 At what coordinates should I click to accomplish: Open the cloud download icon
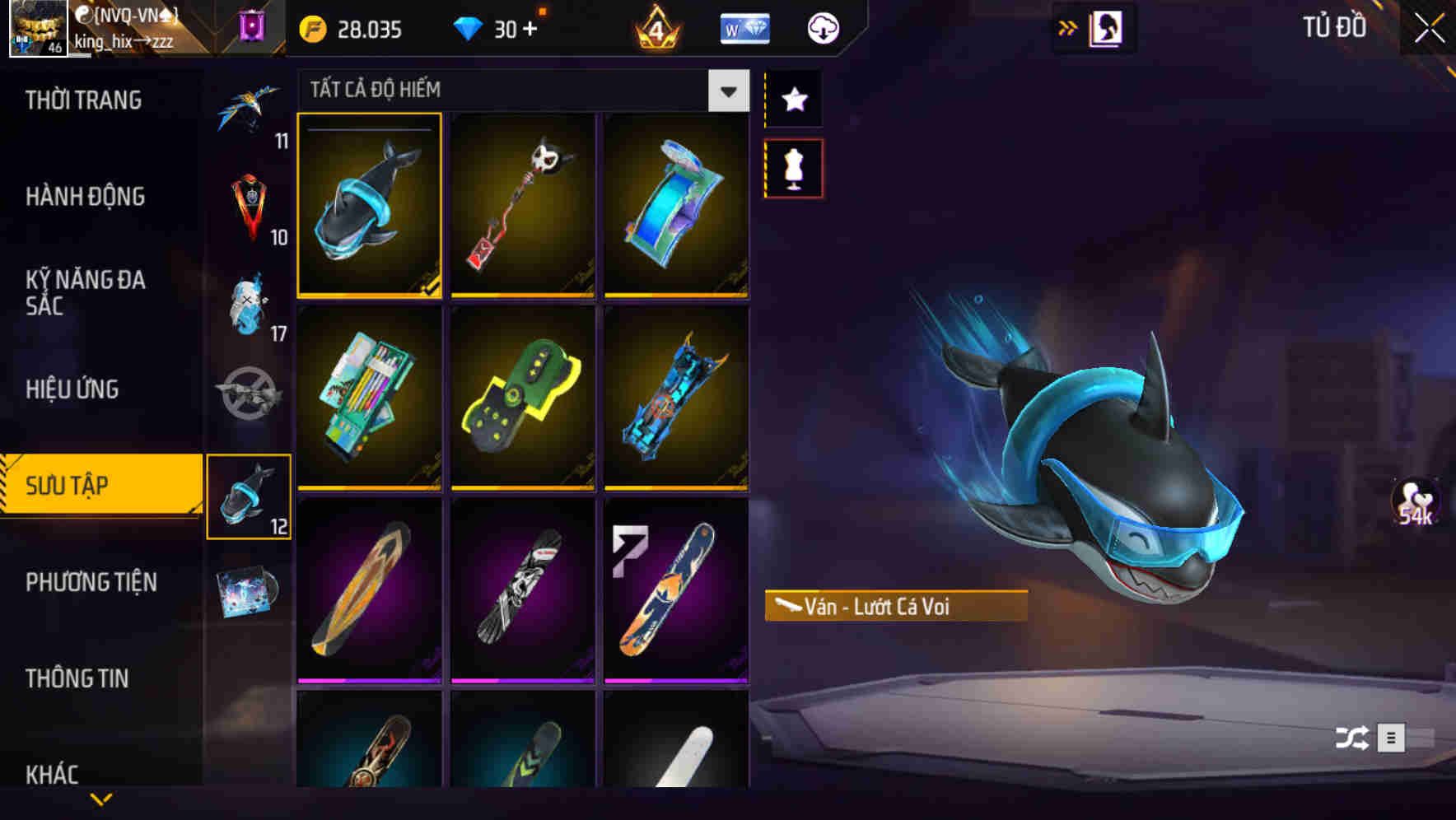pos(823,27)
